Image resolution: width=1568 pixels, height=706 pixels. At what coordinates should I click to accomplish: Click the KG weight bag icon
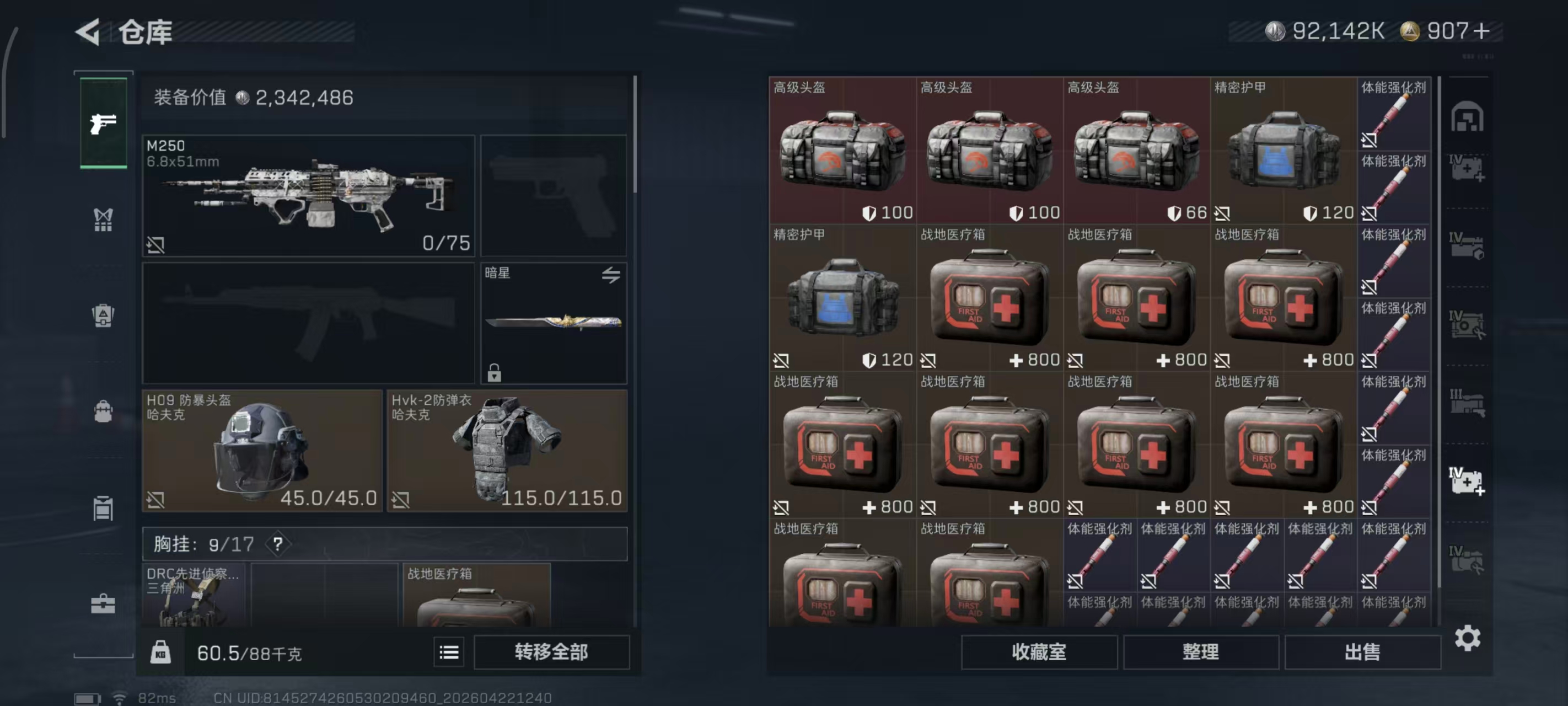point(159,652)
